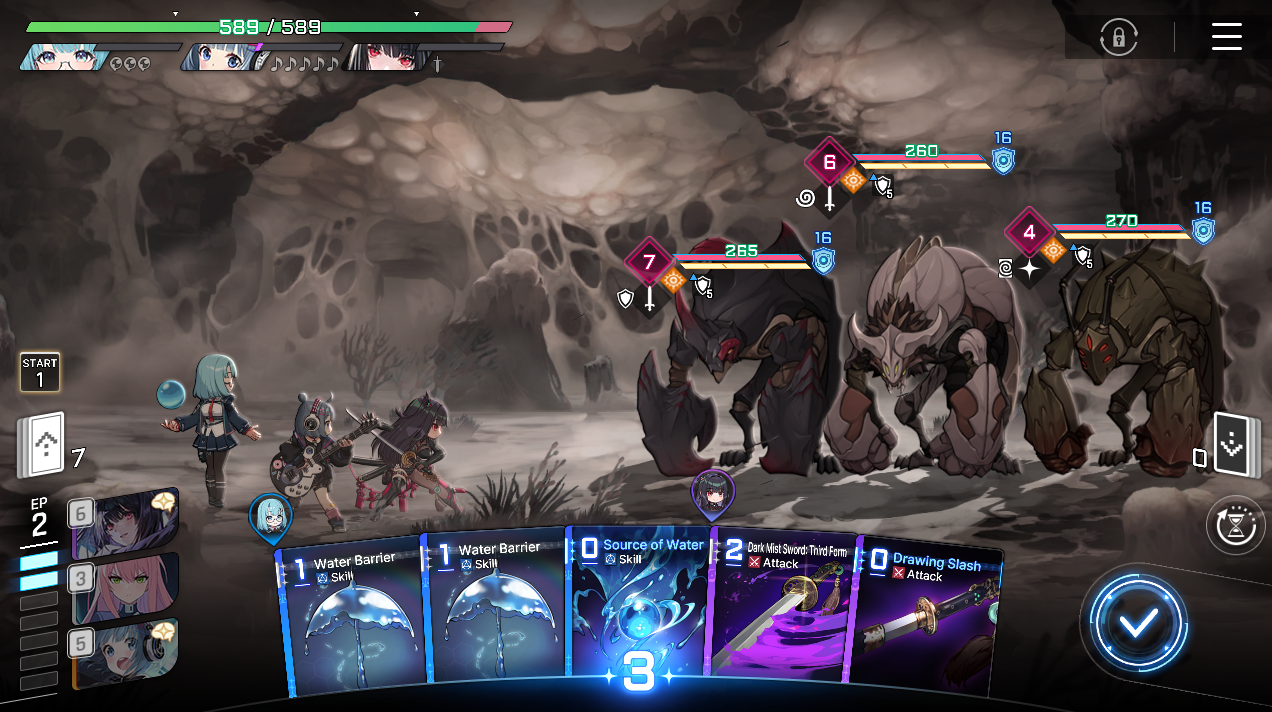Select the purple-haired support portrait costing 6
Screen dimensions: 1272x712
tap(125, 524)
